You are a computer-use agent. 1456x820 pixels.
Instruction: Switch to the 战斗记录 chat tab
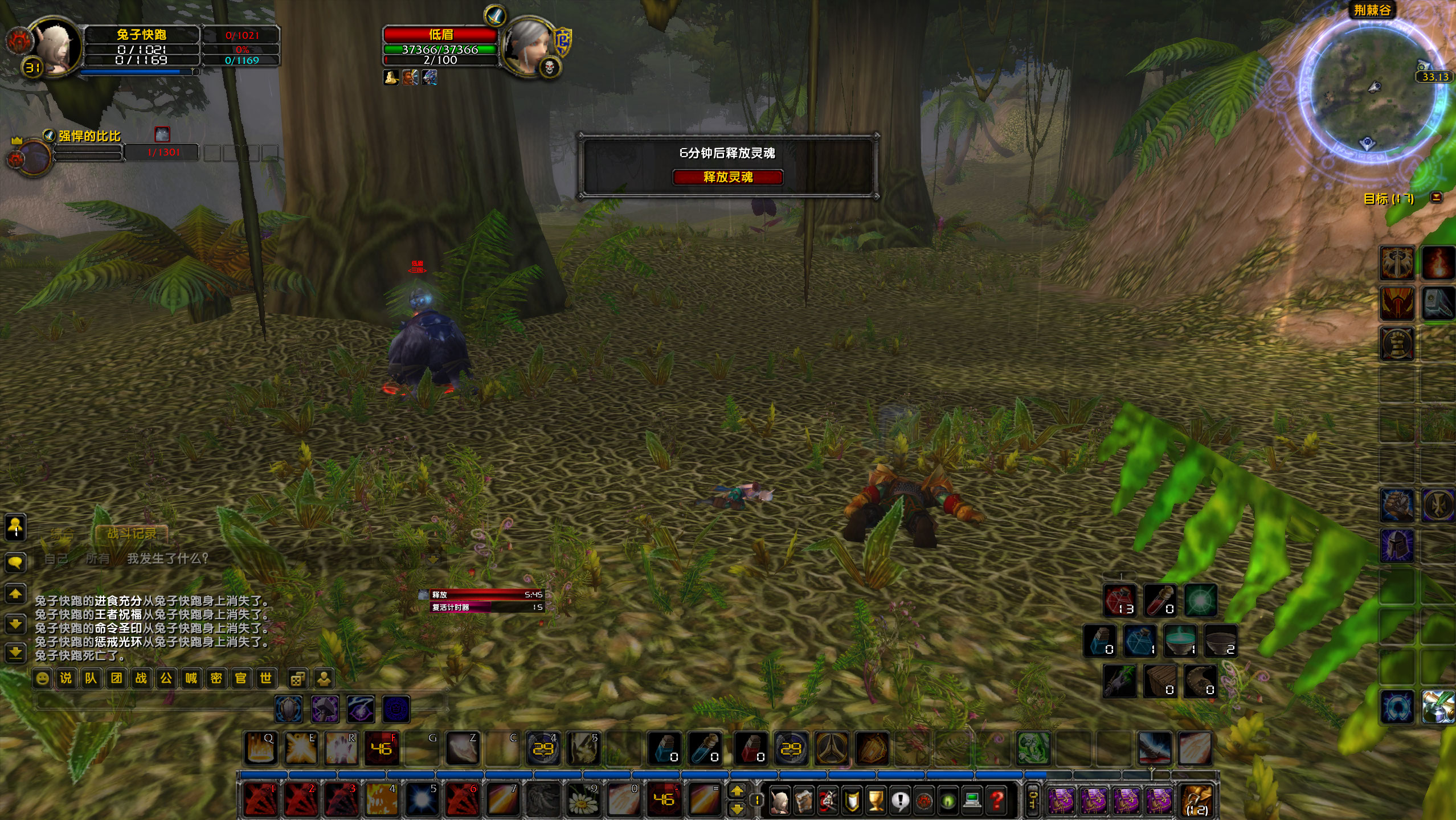(132, 534)
